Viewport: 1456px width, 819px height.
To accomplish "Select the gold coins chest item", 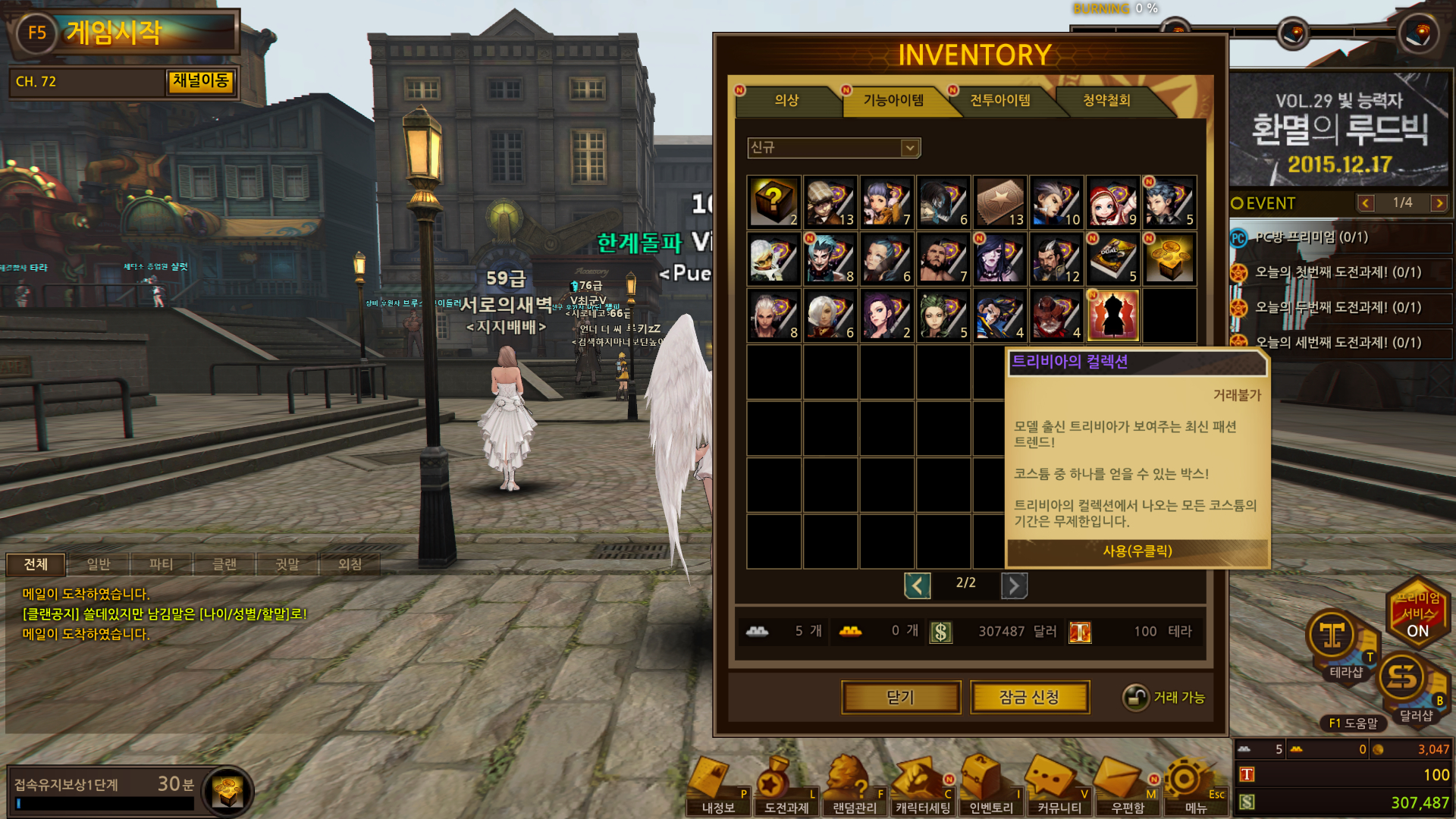I will (x=1169, y=259).
